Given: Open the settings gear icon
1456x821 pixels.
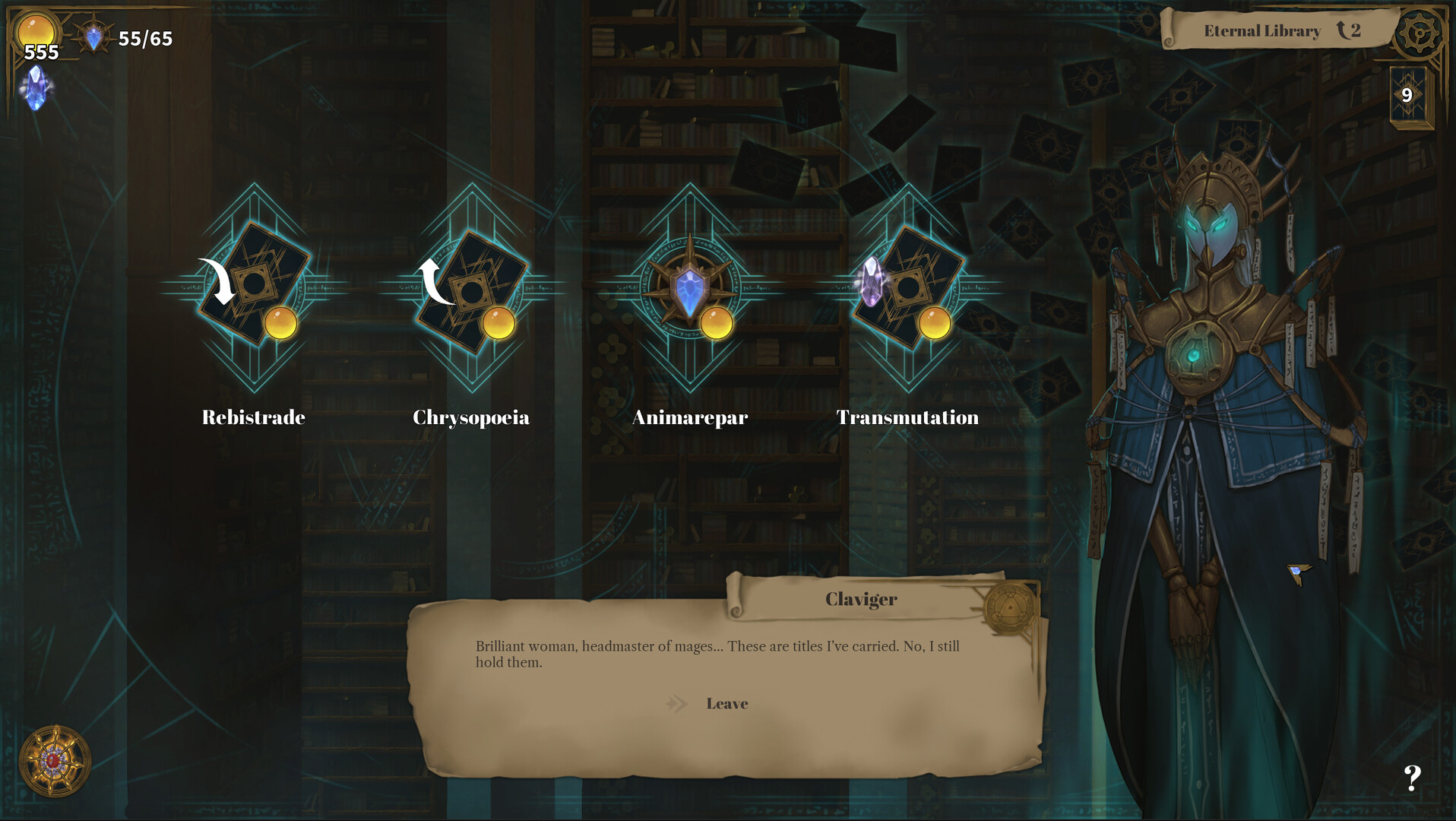Looking at the screenshot, I should (1419, 33).
